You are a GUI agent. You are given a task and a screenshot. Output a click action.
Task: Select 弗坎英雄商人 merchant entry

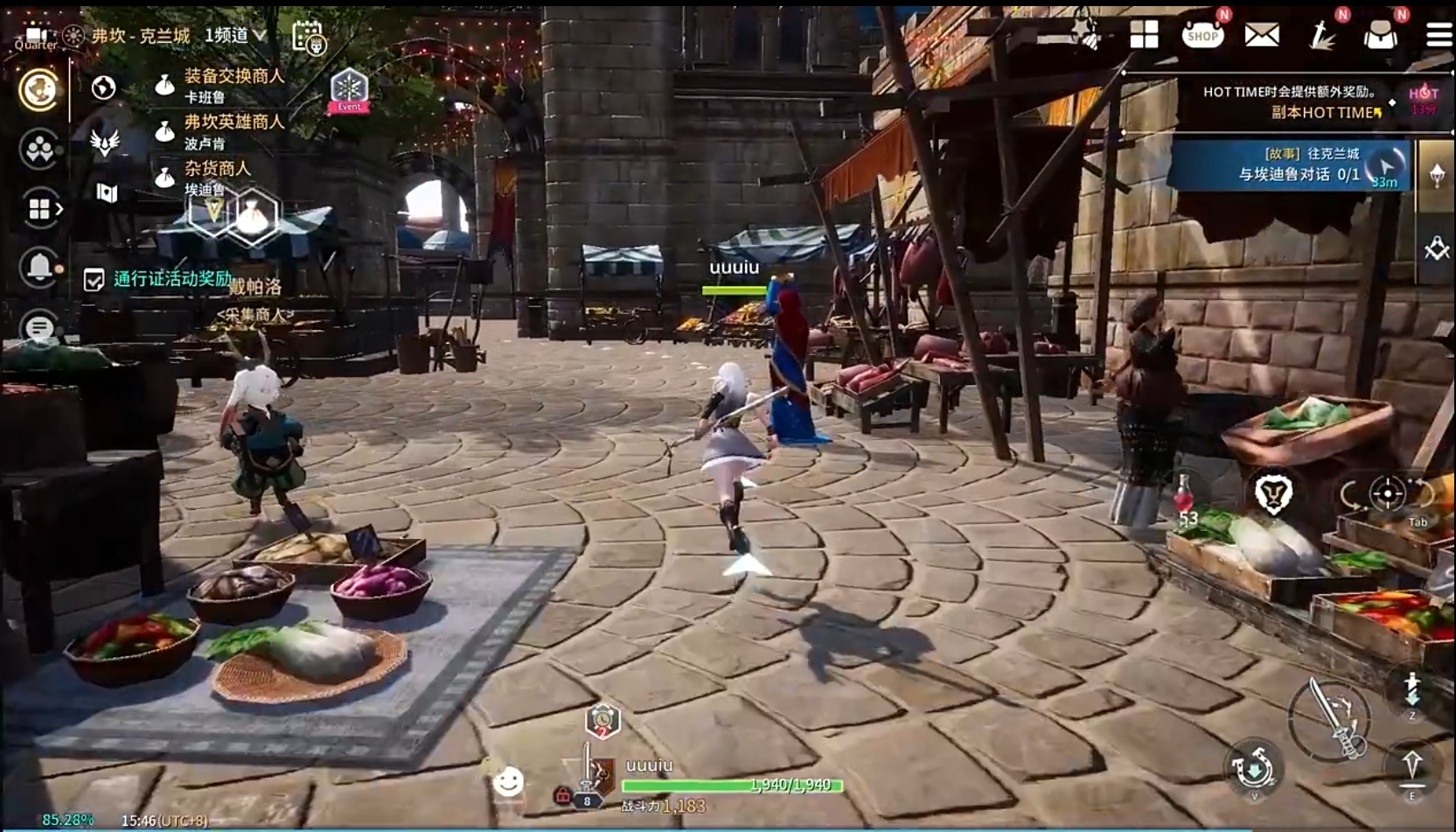click(x=233, y=129)
